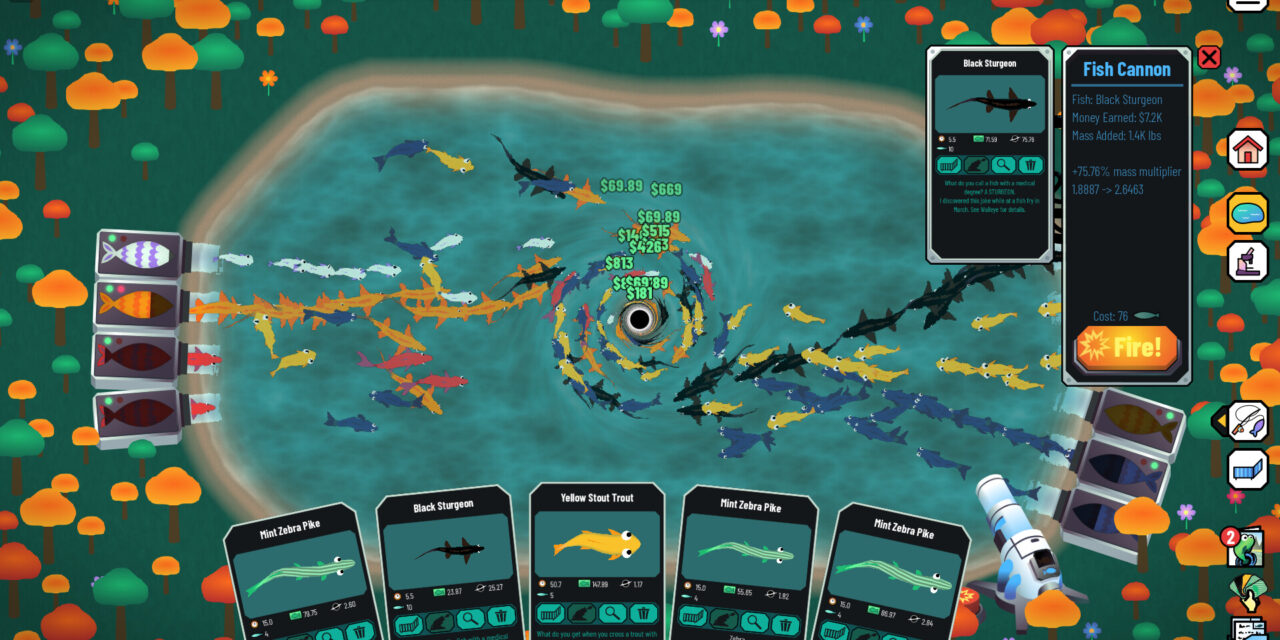Image resolution: width=1280 pixels, height=640 pixels.
Task: Click the blue fence panel icon
Action: click(x=1247, y=469)
